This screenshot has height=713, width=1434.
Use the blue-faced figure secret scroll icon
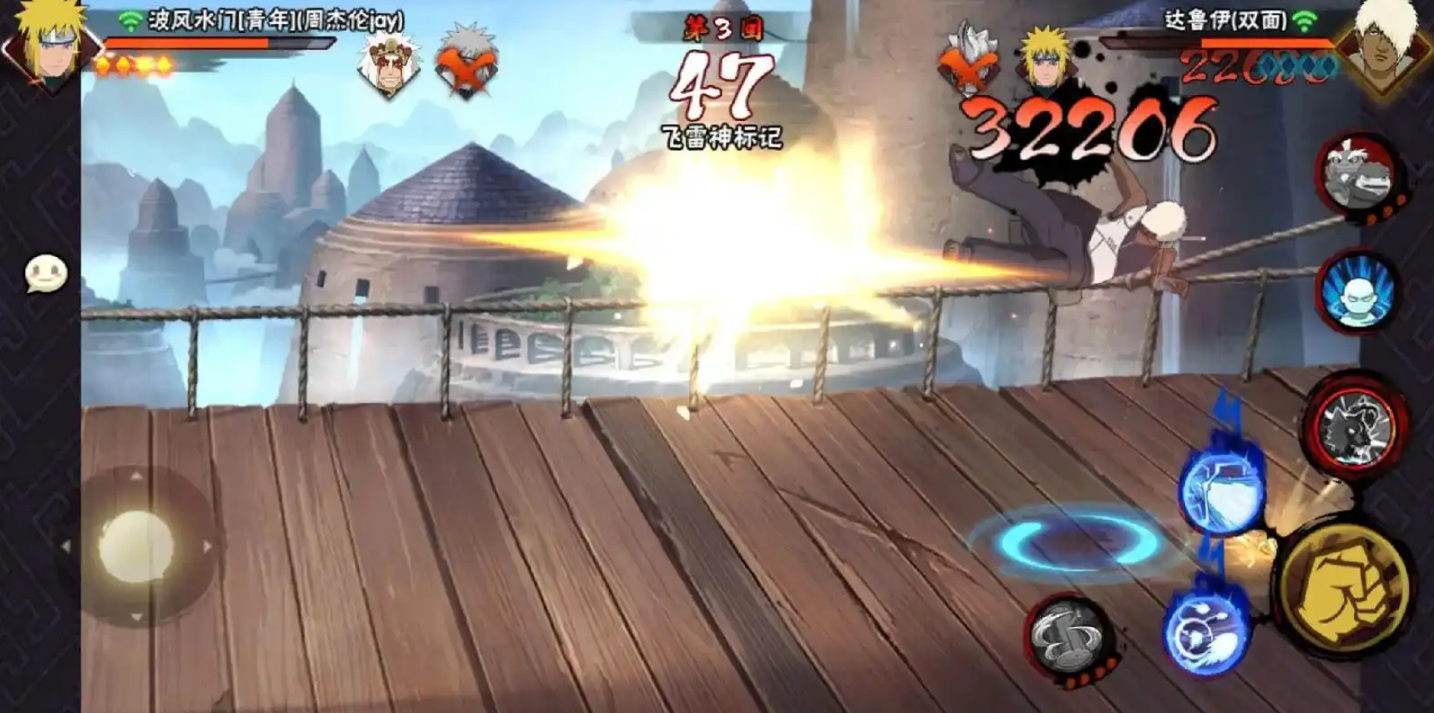pos(1357,291)
